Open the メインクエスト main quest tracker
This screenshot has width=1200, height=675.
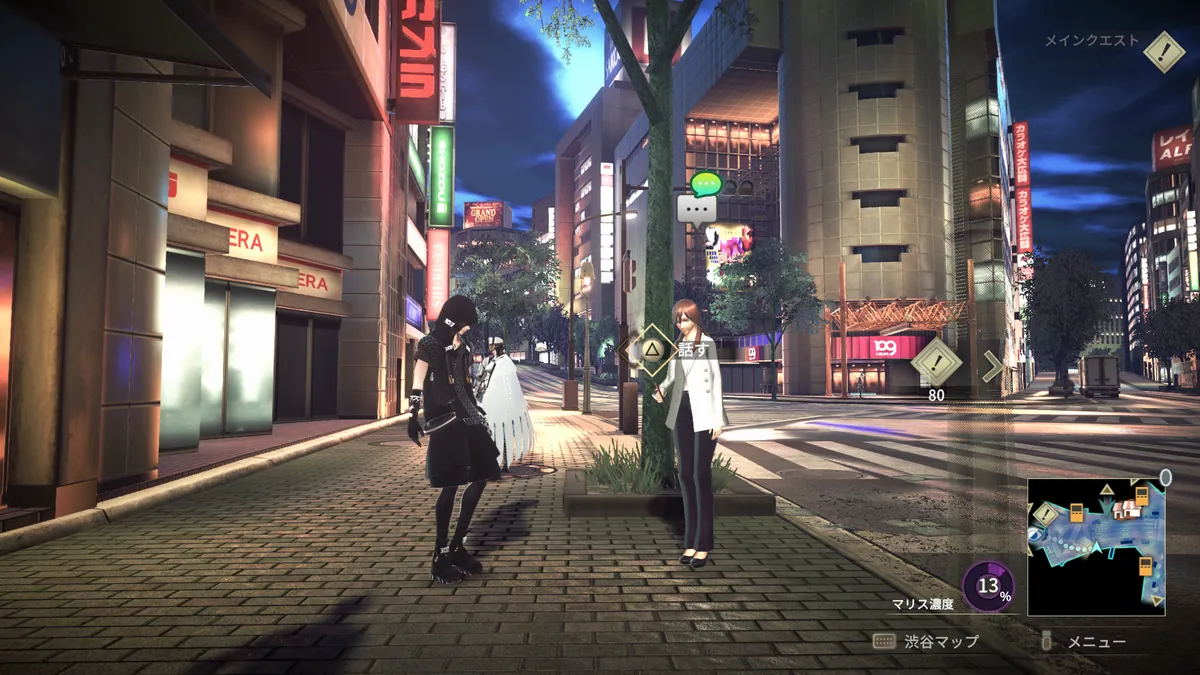pos(1163,50)
